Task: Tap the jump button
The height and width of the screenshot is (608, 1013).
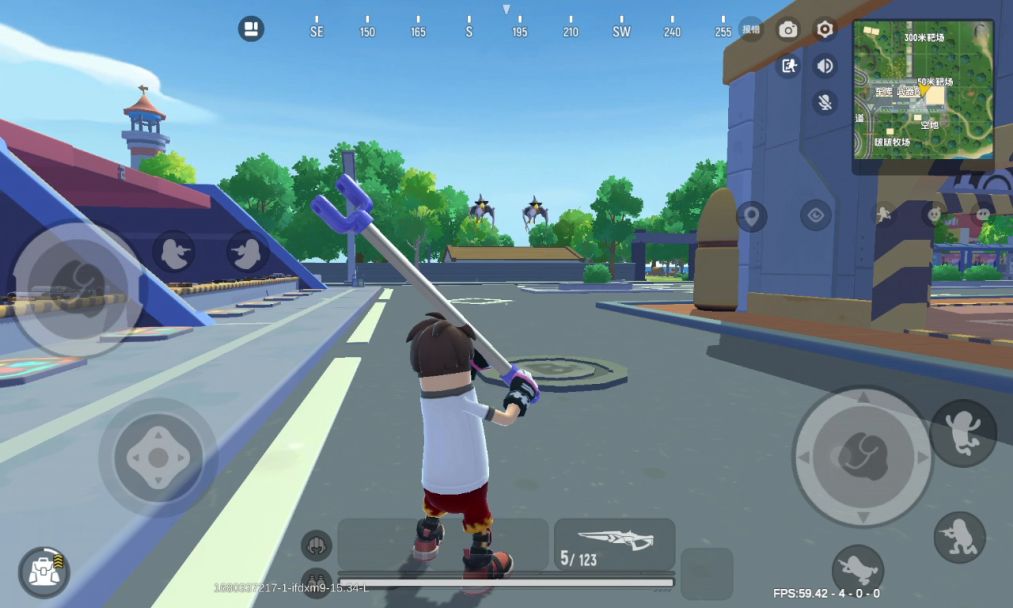Action: click(x=962, y=434)
